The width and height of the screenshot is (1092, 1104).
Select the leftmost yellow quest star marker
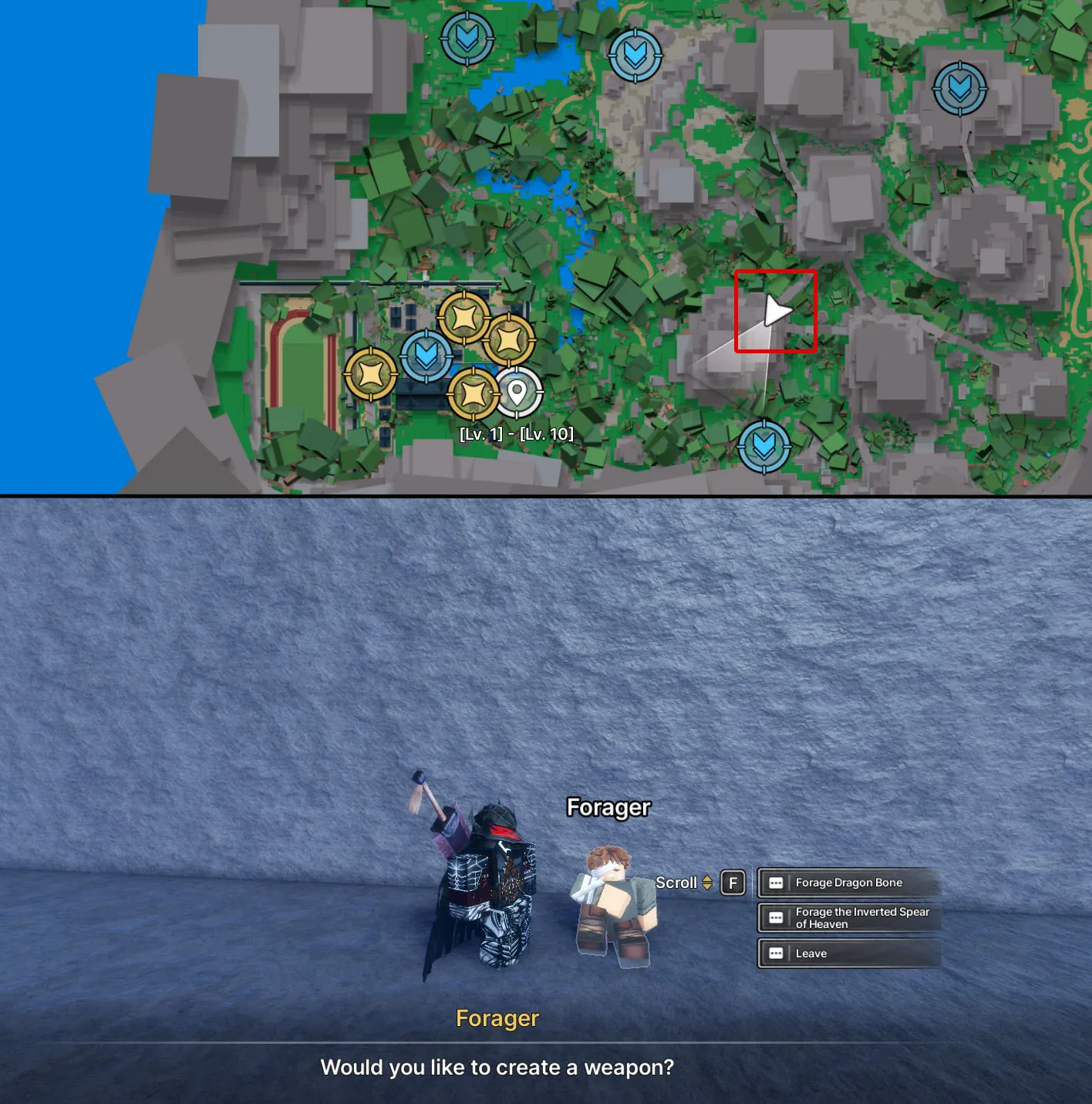[370, 374]
